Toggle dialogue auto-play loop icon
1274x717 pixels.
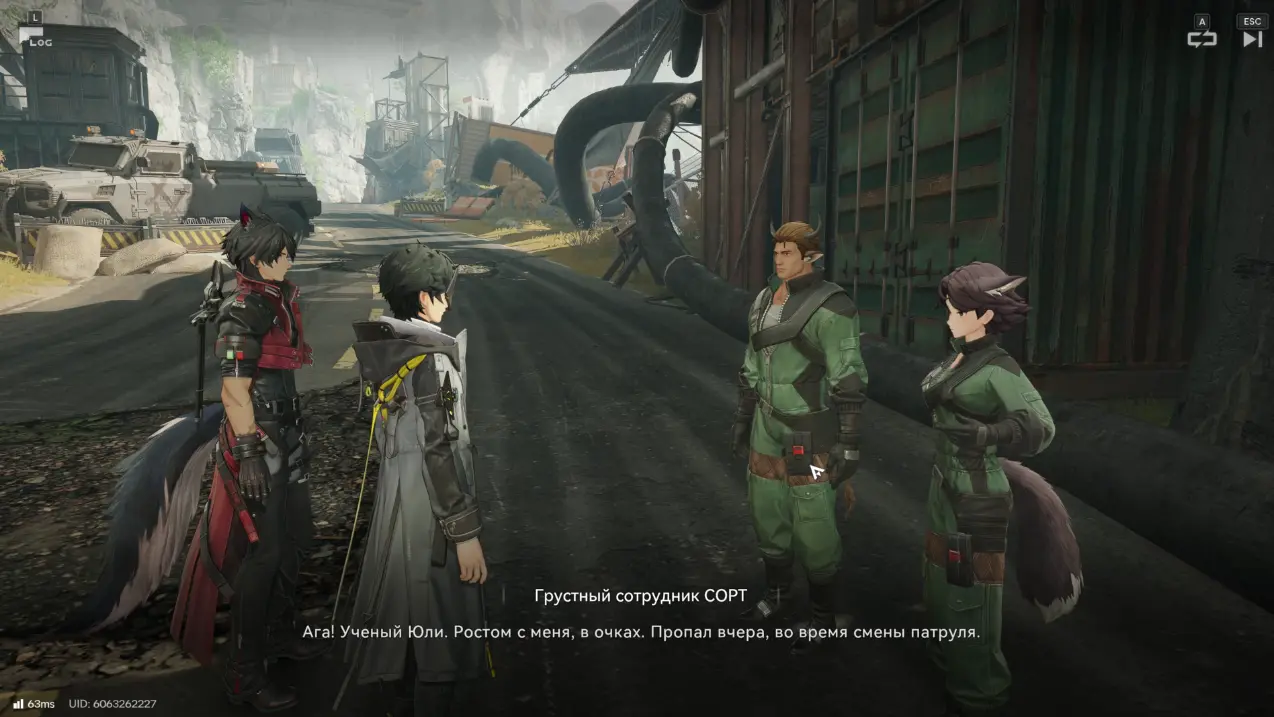point(1201,39)
